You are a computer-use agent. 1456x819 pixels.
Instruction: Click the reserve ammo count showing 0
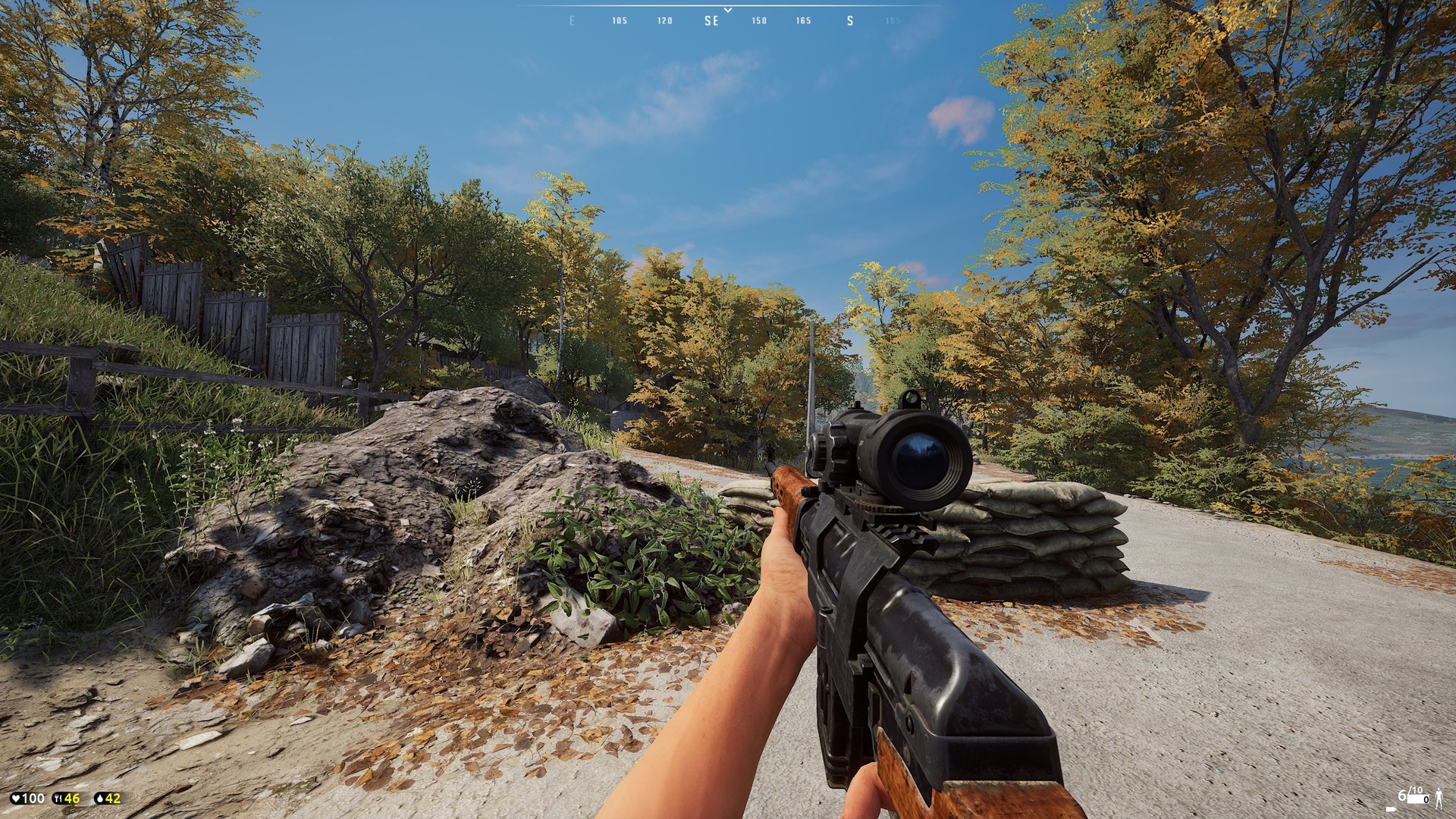(1427, 801)
